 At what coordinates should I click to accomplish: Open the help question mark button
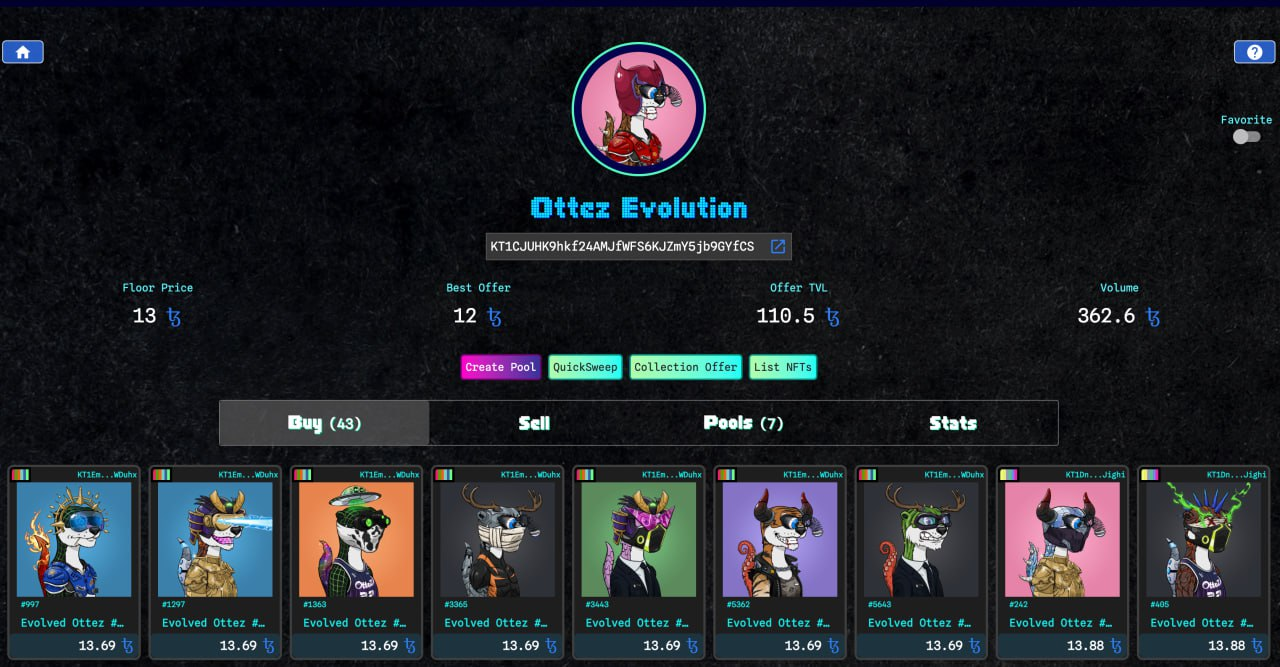point(1254,52)
